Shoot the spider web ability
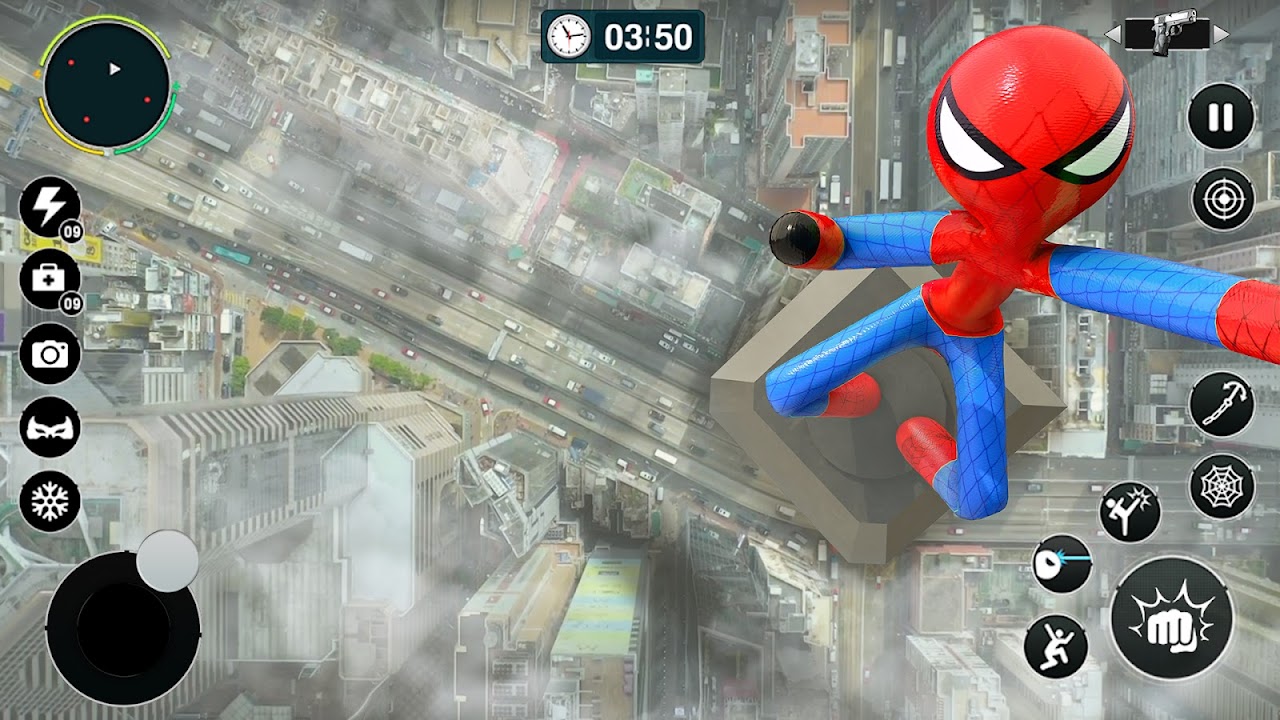The height and width of the screenshot is (720, 1280). [x=1221, y=486]
